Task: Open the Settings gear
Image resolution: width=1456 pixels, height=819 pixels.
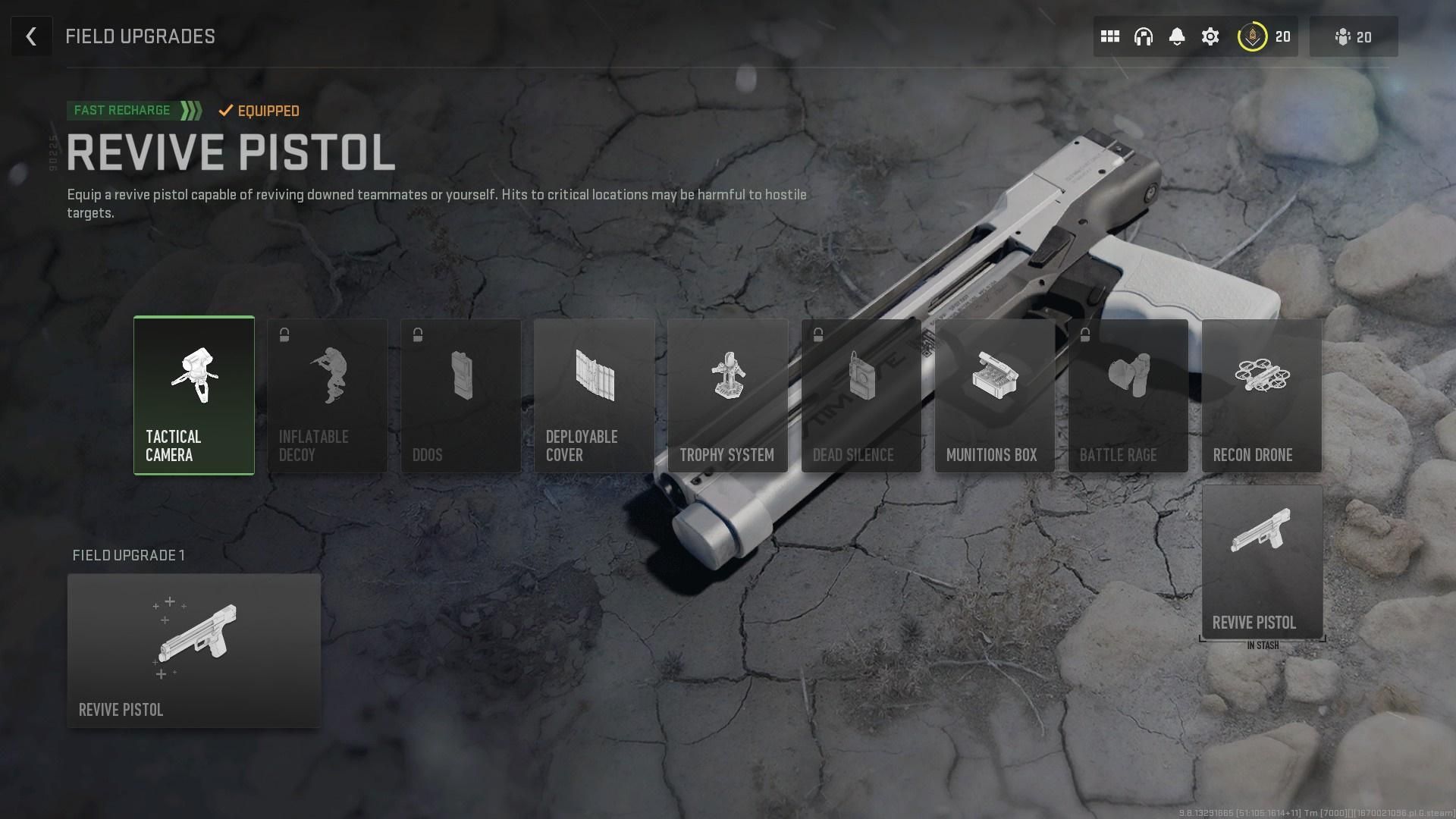Action: [1211, 36]
